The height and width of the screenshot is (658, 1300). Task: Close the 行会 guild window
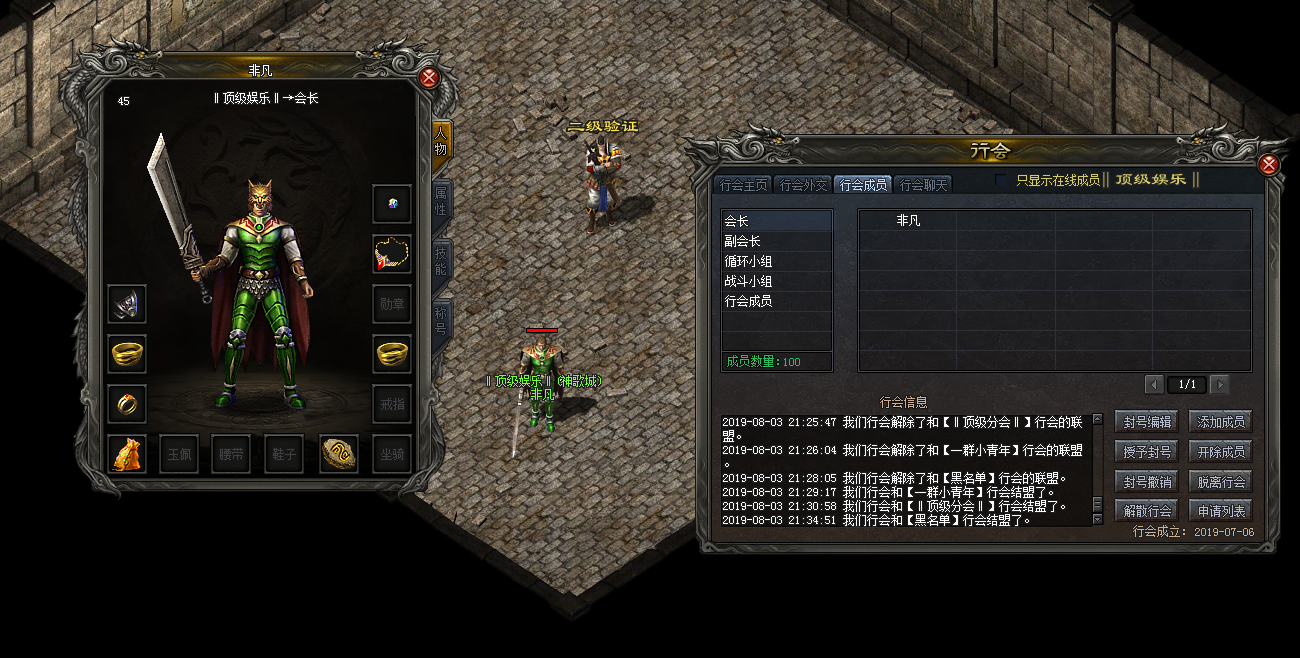click(1269, 164)
